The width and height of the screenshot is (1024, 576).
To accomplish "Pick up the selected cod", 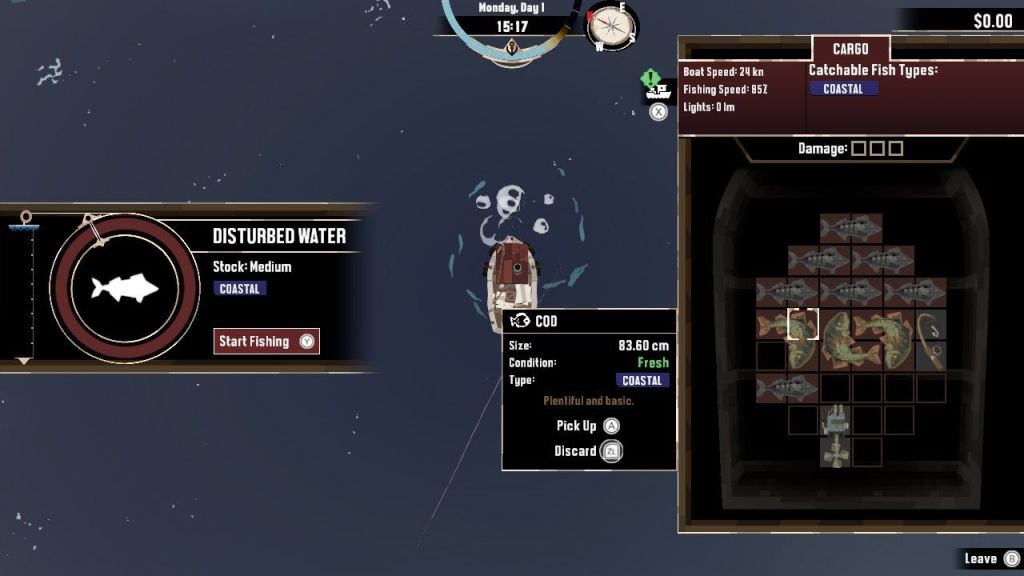I will pos(588,426).
